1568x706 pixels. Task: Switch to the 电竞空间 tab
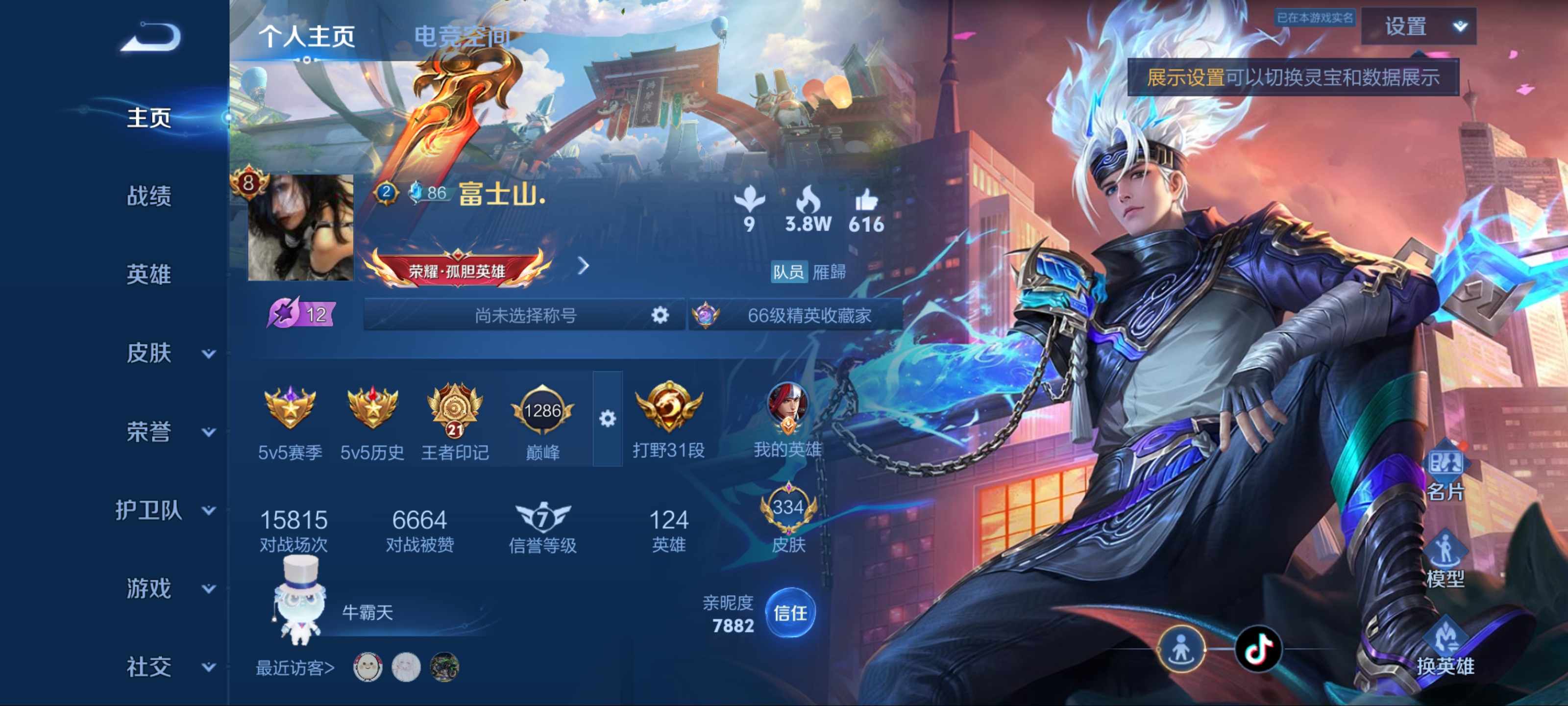[x=462, y=37]
